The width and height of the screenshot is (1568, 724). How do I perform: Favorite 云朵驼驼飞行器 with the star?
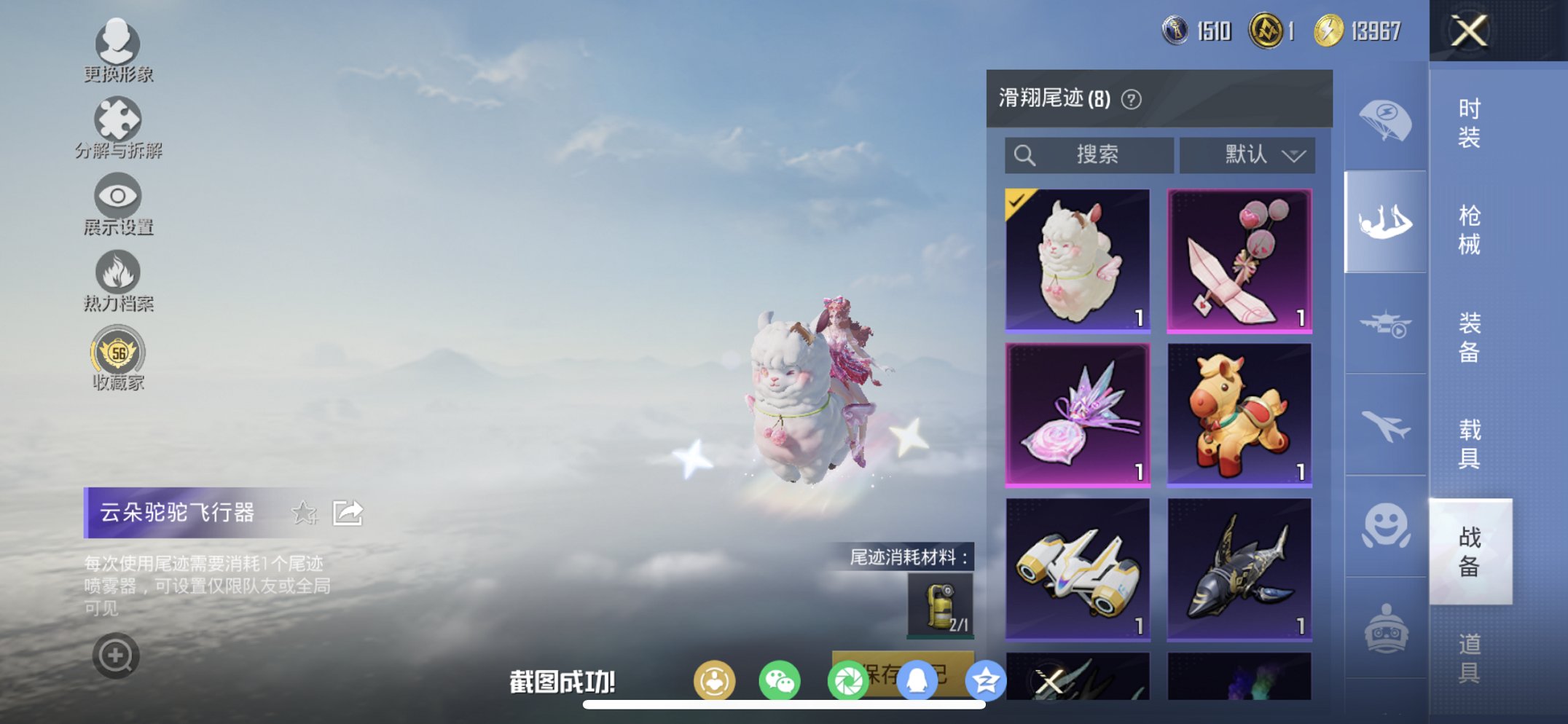click(305, 513)
